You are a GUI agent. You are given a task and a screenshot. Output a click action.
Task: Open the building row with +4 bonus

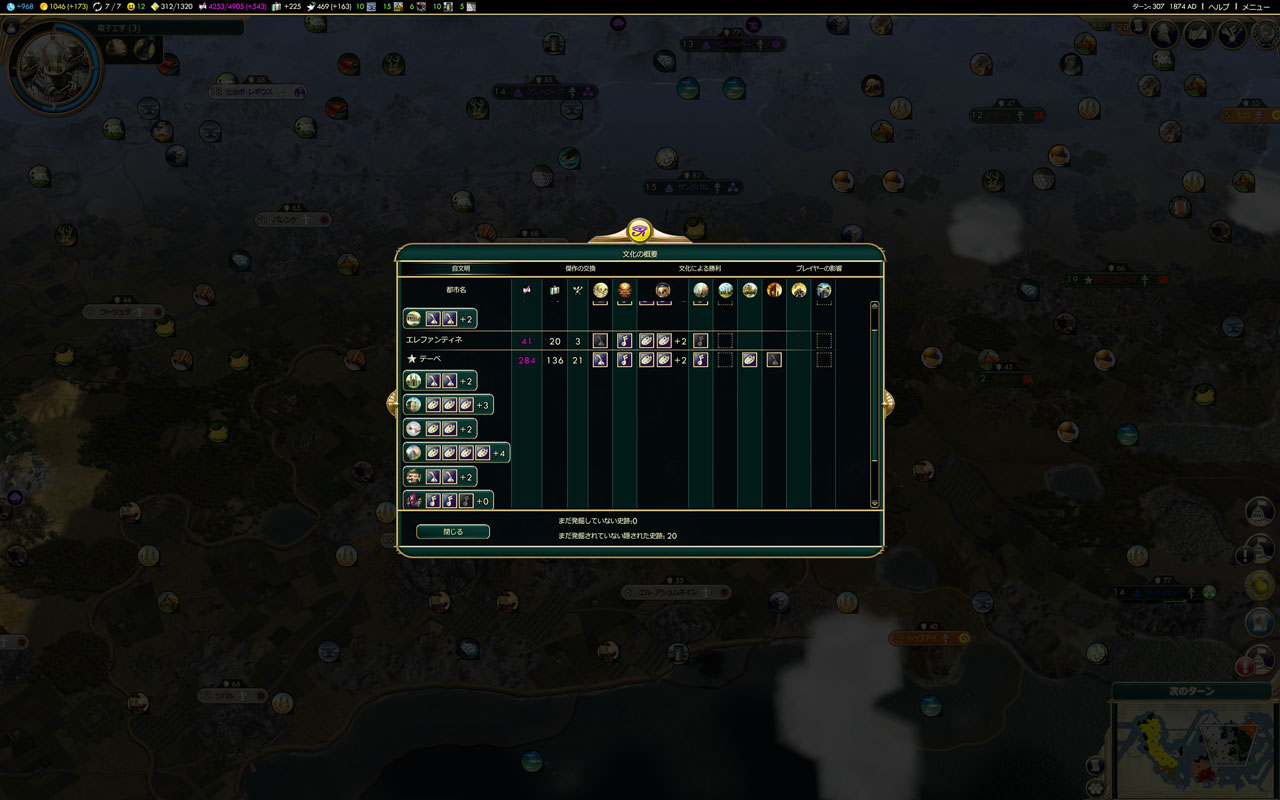tap(457, 453)
